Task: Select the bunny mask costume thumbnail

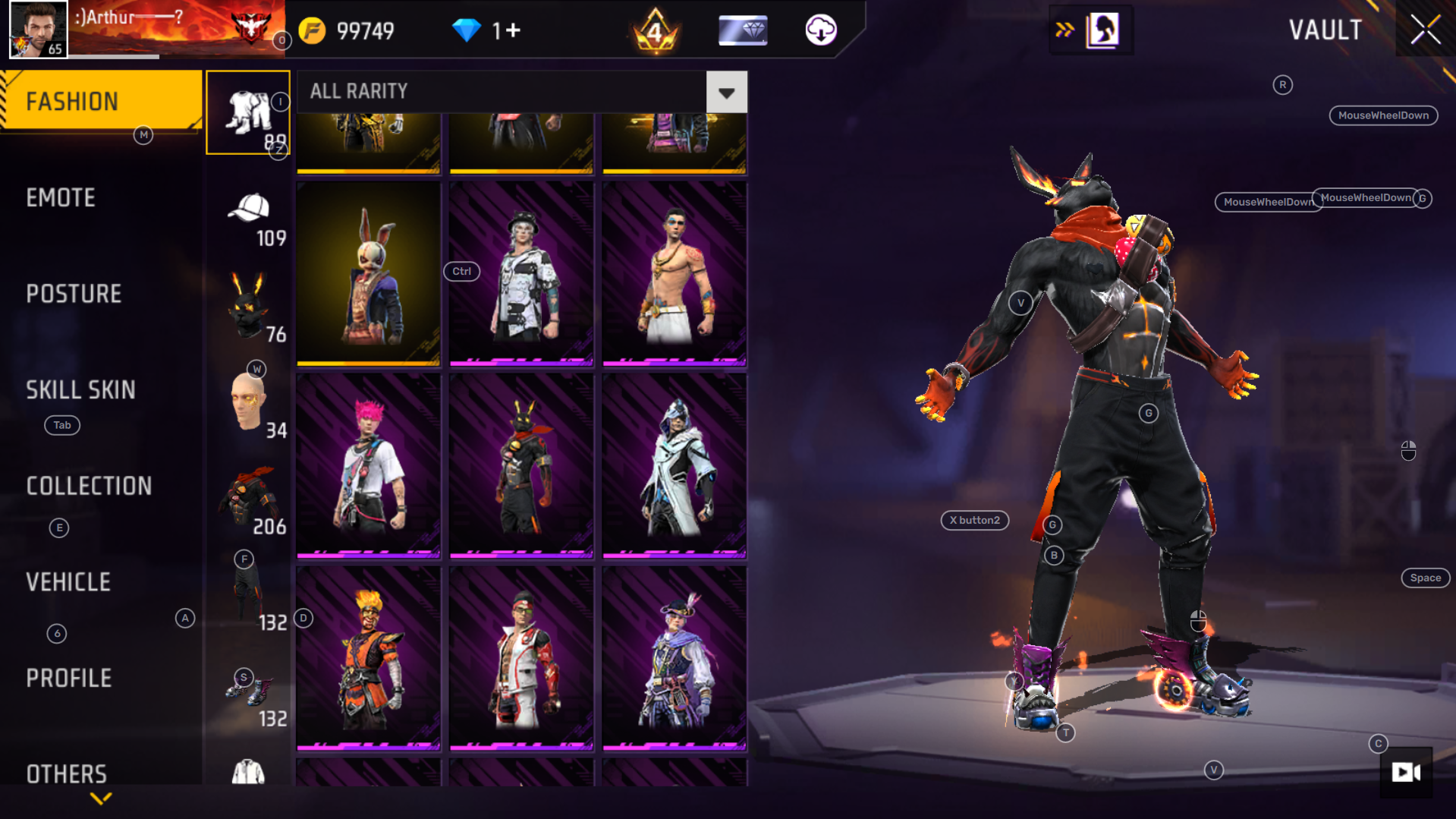Action: [368, 273]
